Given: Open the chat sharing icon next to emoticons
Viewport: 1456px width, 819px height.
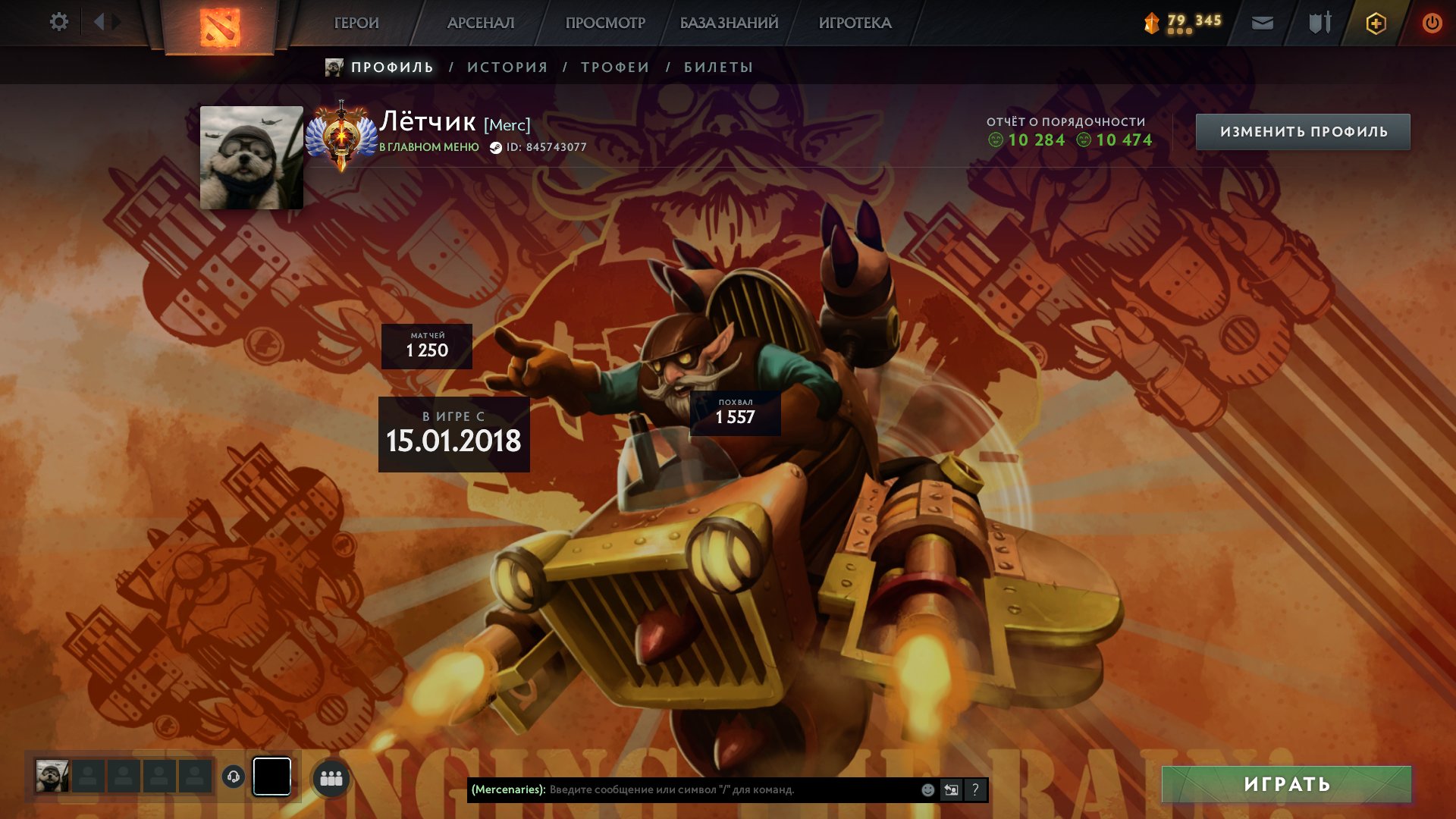Looking at the screenshot, I should tap(952, 789).
